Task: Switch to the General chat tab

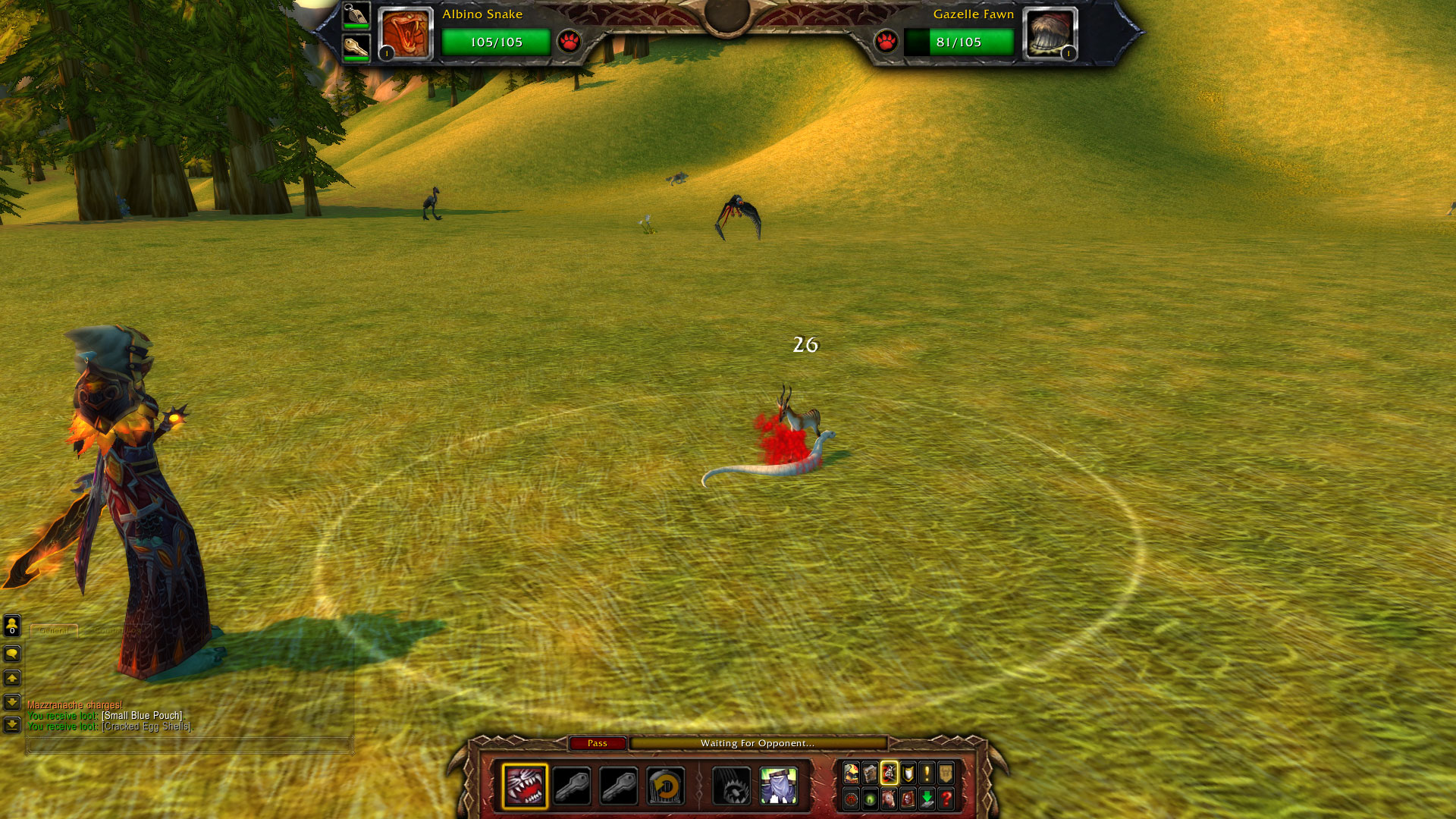Action: [x=54, y=630]
